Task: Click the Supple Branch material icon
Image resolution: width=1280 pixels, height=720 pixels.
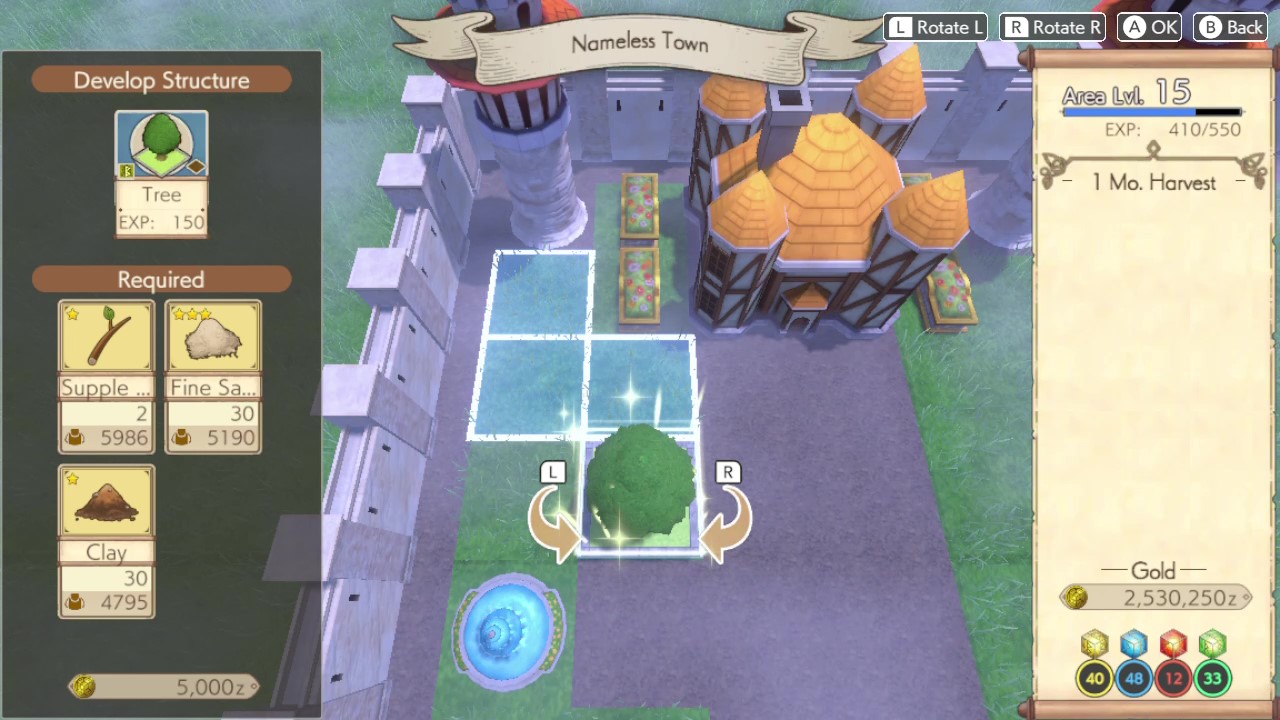Action: pos(106,335)
